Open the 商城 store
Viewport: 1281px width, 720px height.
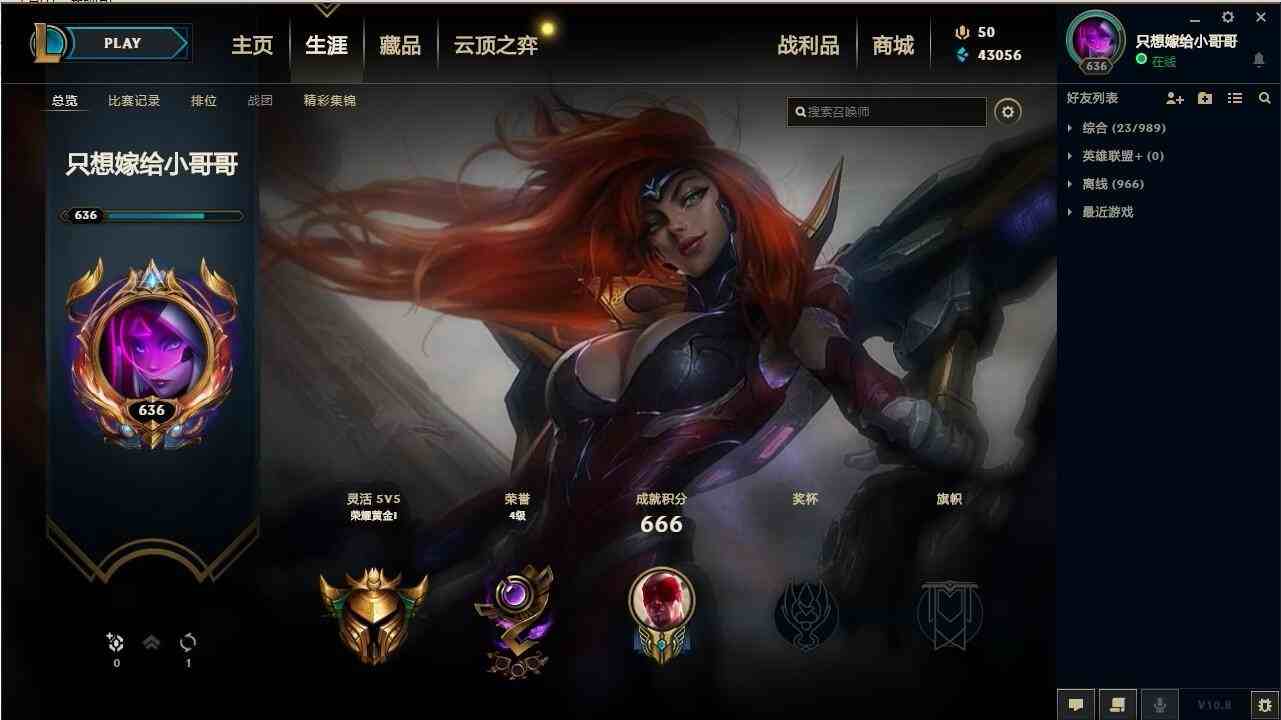click(x=895, y=44)
